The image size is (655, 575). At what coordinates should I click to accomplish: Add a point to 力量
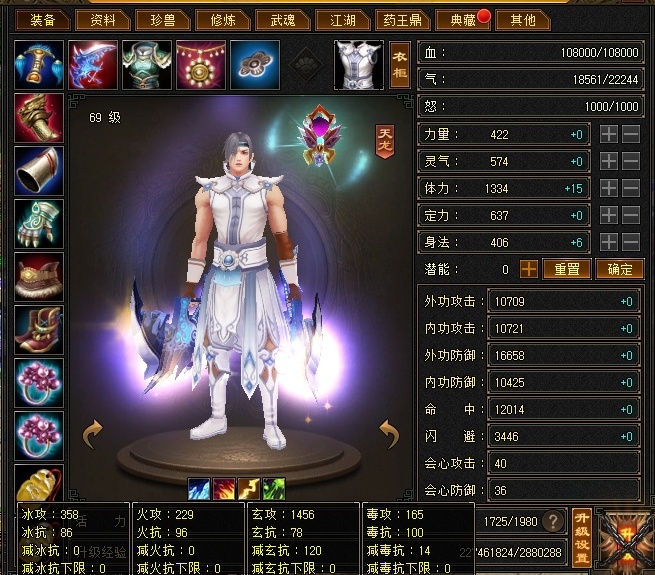(x=609, y=134)
